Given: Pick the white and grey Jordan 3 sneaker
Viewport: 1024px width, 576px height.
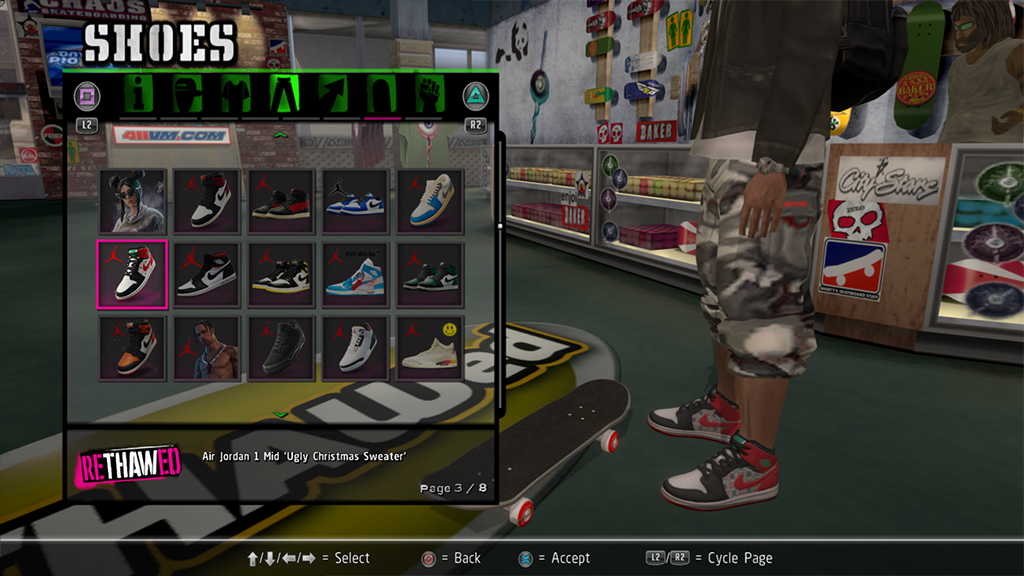Looking at the screenshot, I should tap(355, 347).
